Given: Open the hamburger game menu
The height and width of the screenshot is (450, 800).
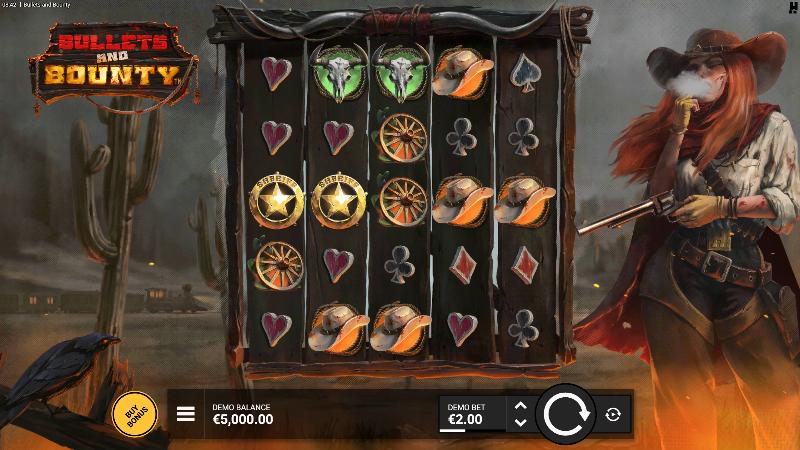Looking at the screenshot, I should [185, 414].
